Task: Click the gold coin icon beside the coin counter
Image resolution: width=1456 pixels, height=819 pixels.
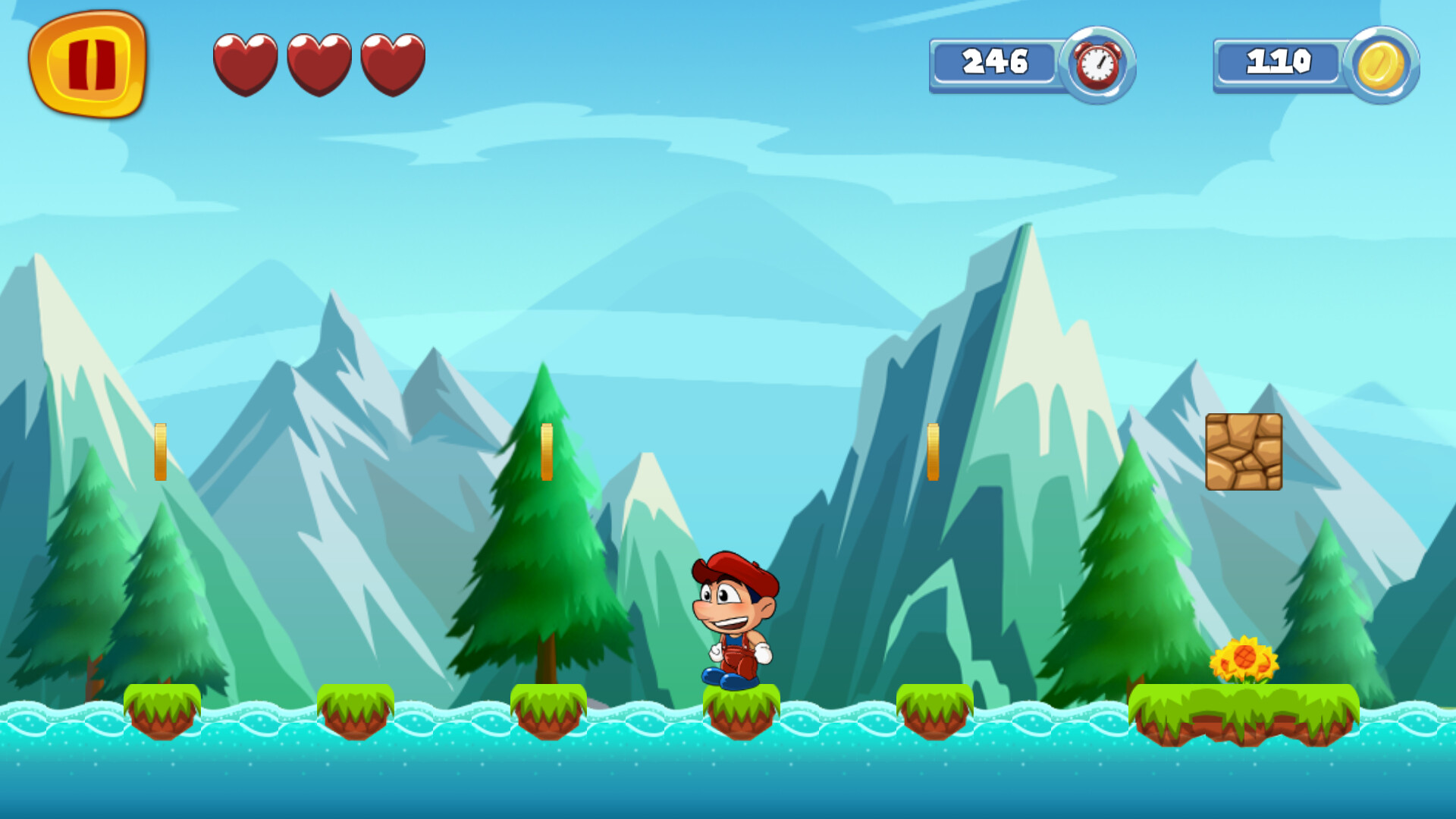Action: (x=1385, y=64)
